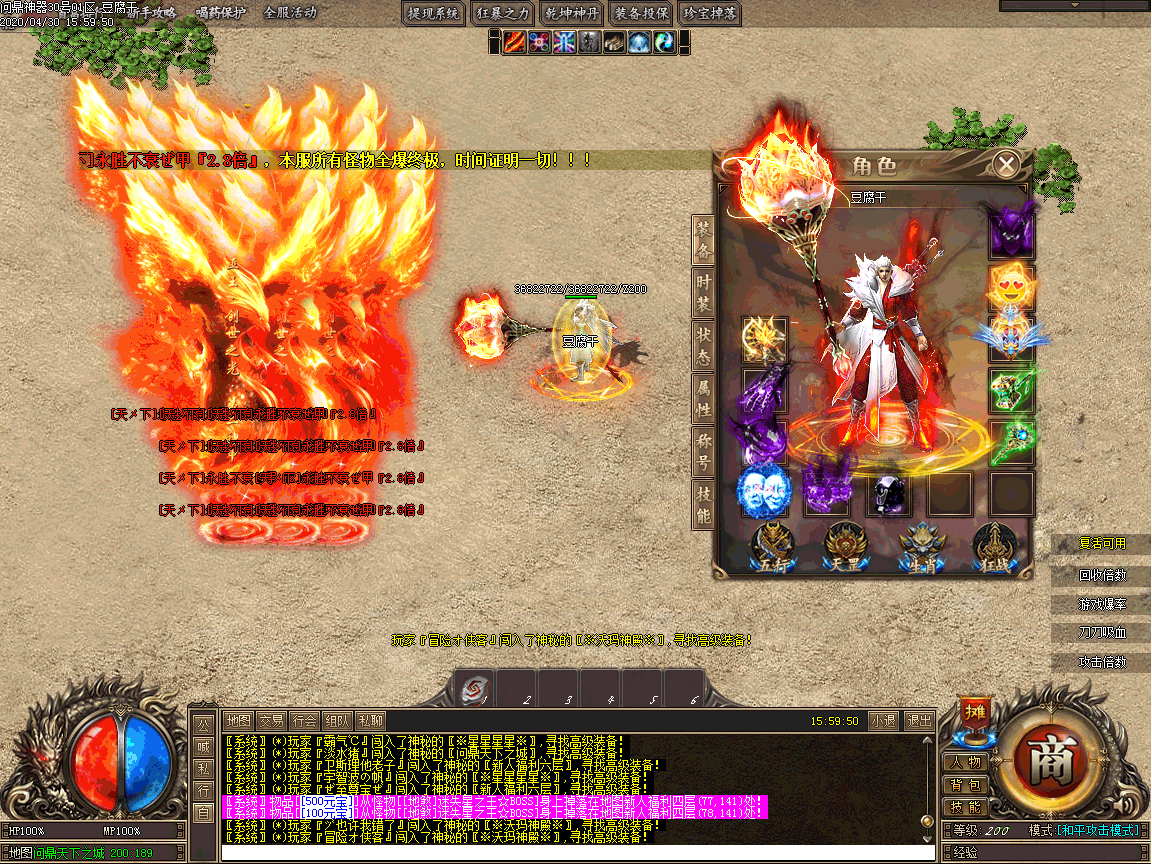Open the 五行 emblem in character panel
Screen dimensions: 1152x864
coord(773,548)
